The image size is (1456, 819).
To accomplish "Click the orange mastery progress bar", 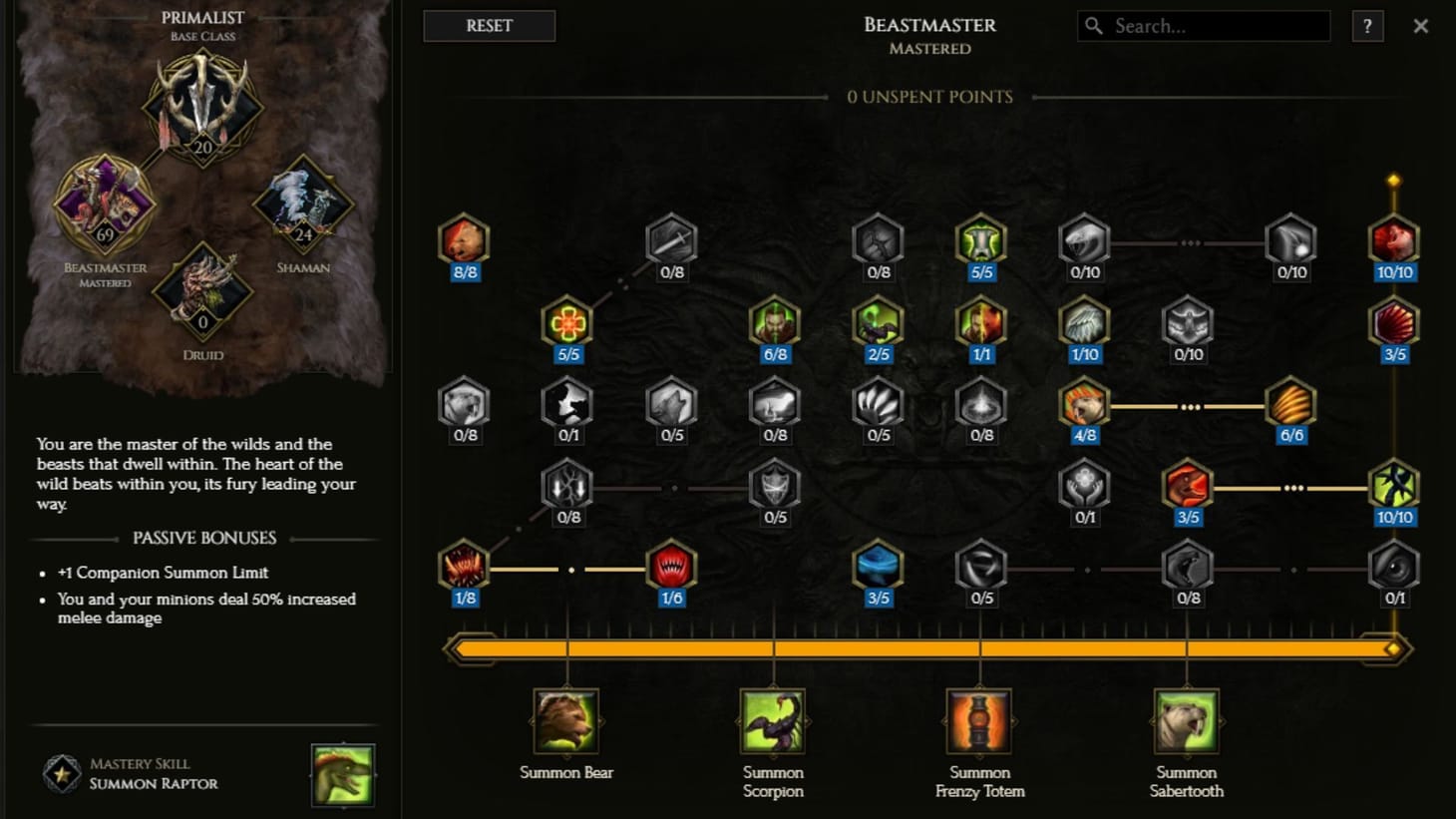I will (927, 648).
